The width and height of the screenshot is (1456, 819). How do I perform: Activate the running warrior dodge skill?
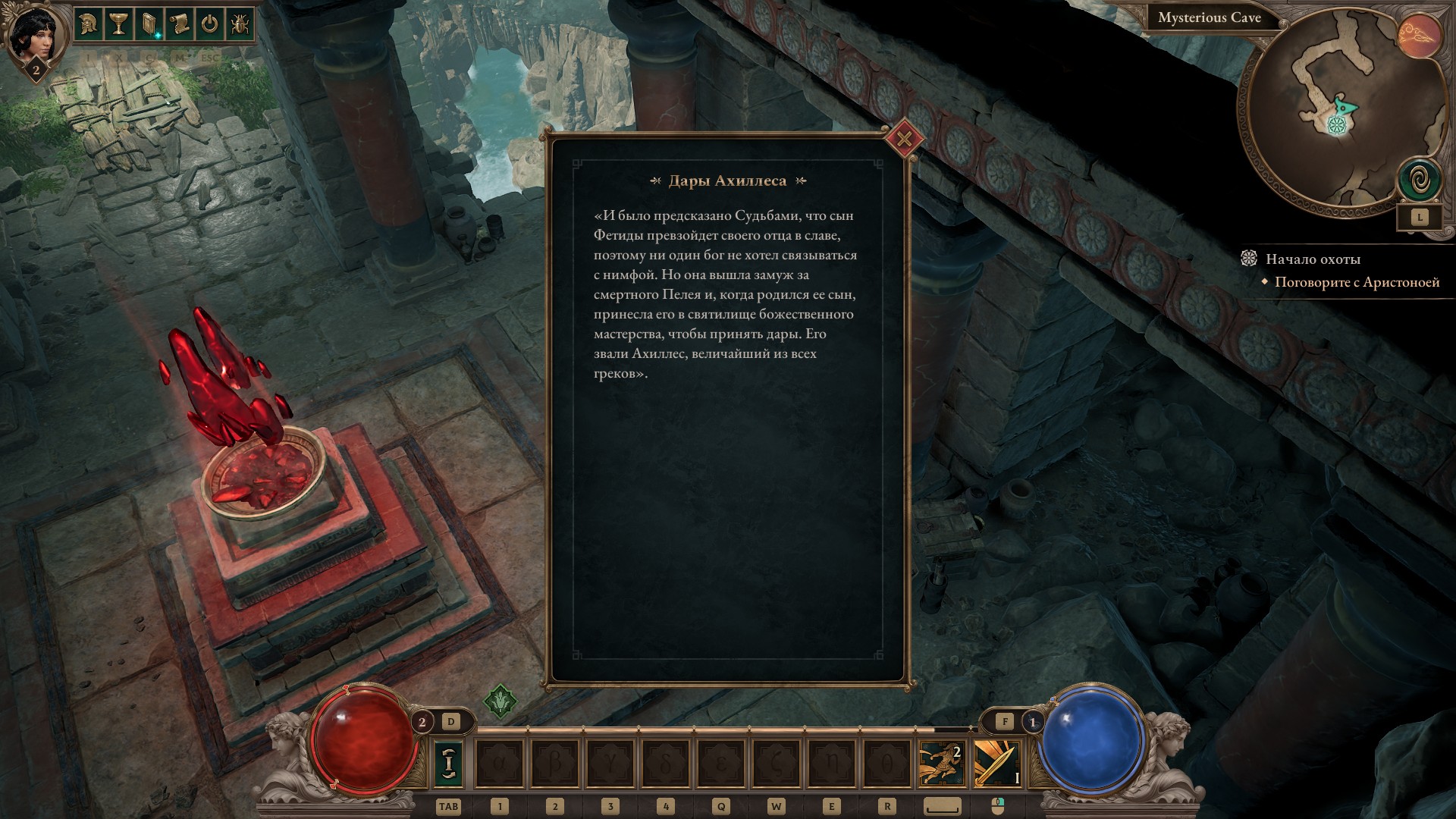[x=940, y=764]
